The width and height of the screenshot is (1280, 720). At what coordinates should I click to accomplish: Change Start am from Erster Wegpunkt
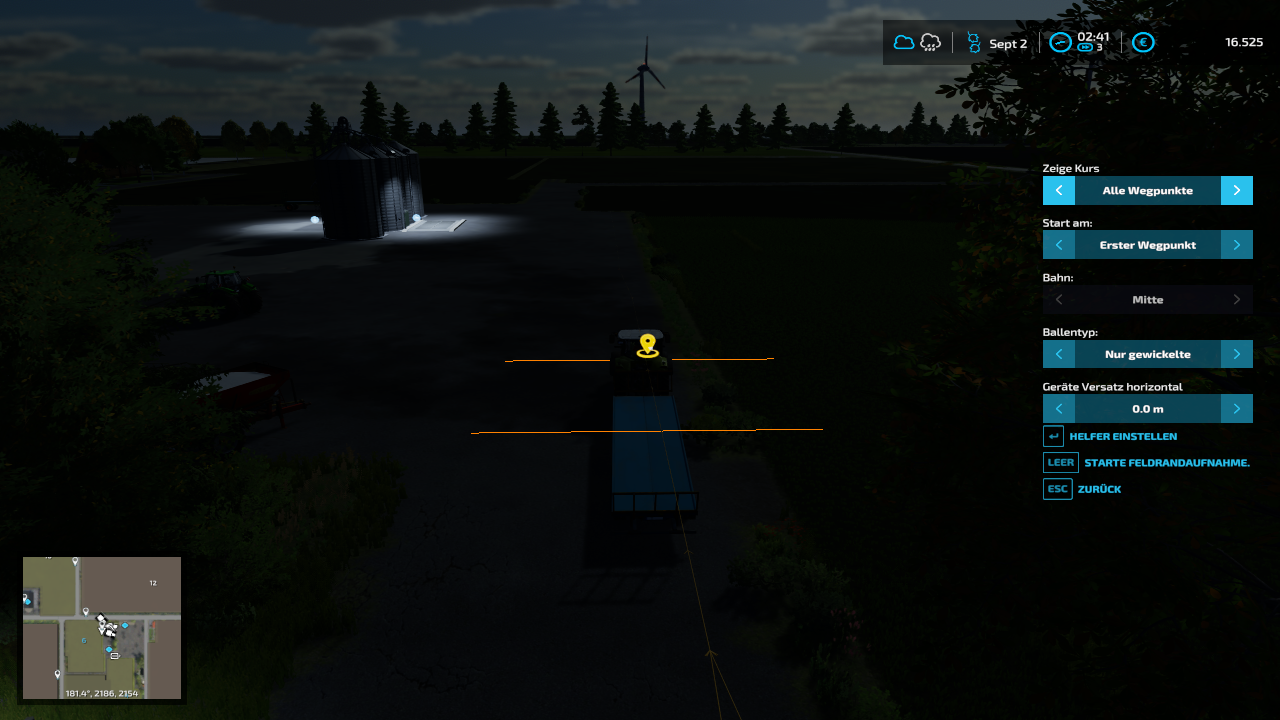pos(1236,244)
